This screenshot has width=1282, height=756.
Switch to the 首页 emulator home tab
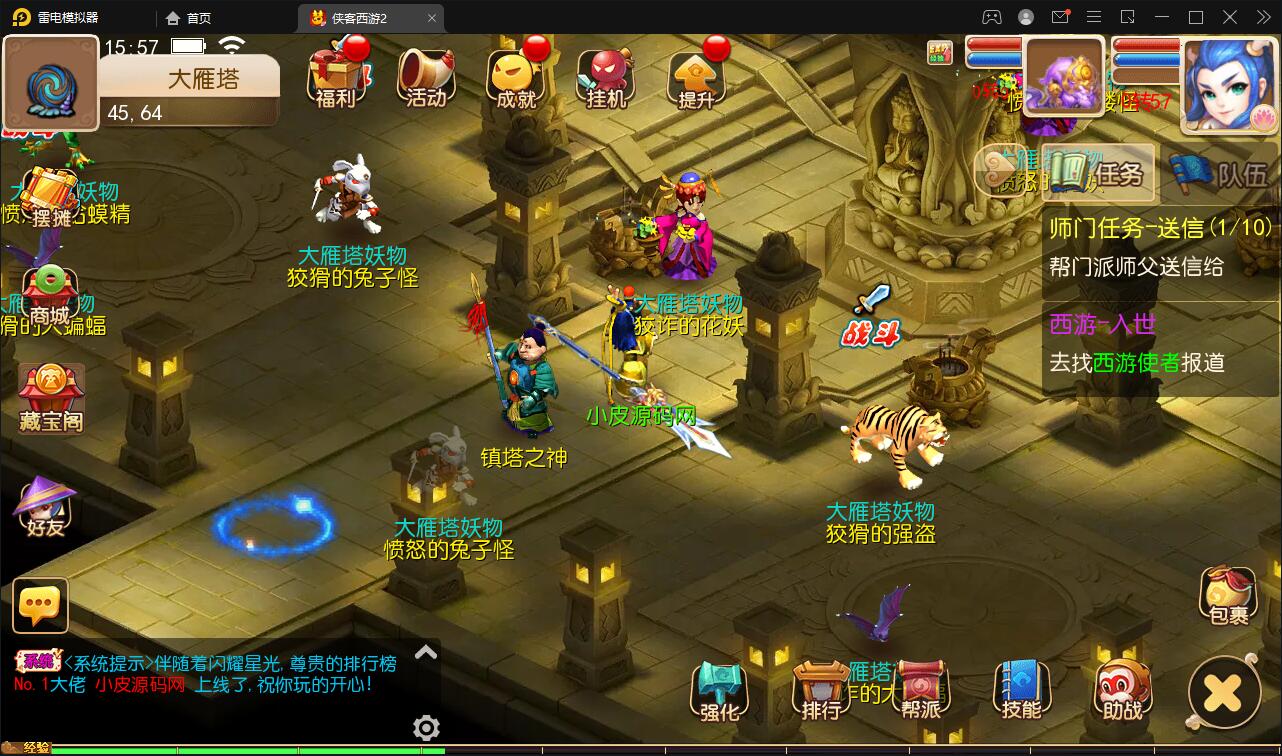[189, 18]
